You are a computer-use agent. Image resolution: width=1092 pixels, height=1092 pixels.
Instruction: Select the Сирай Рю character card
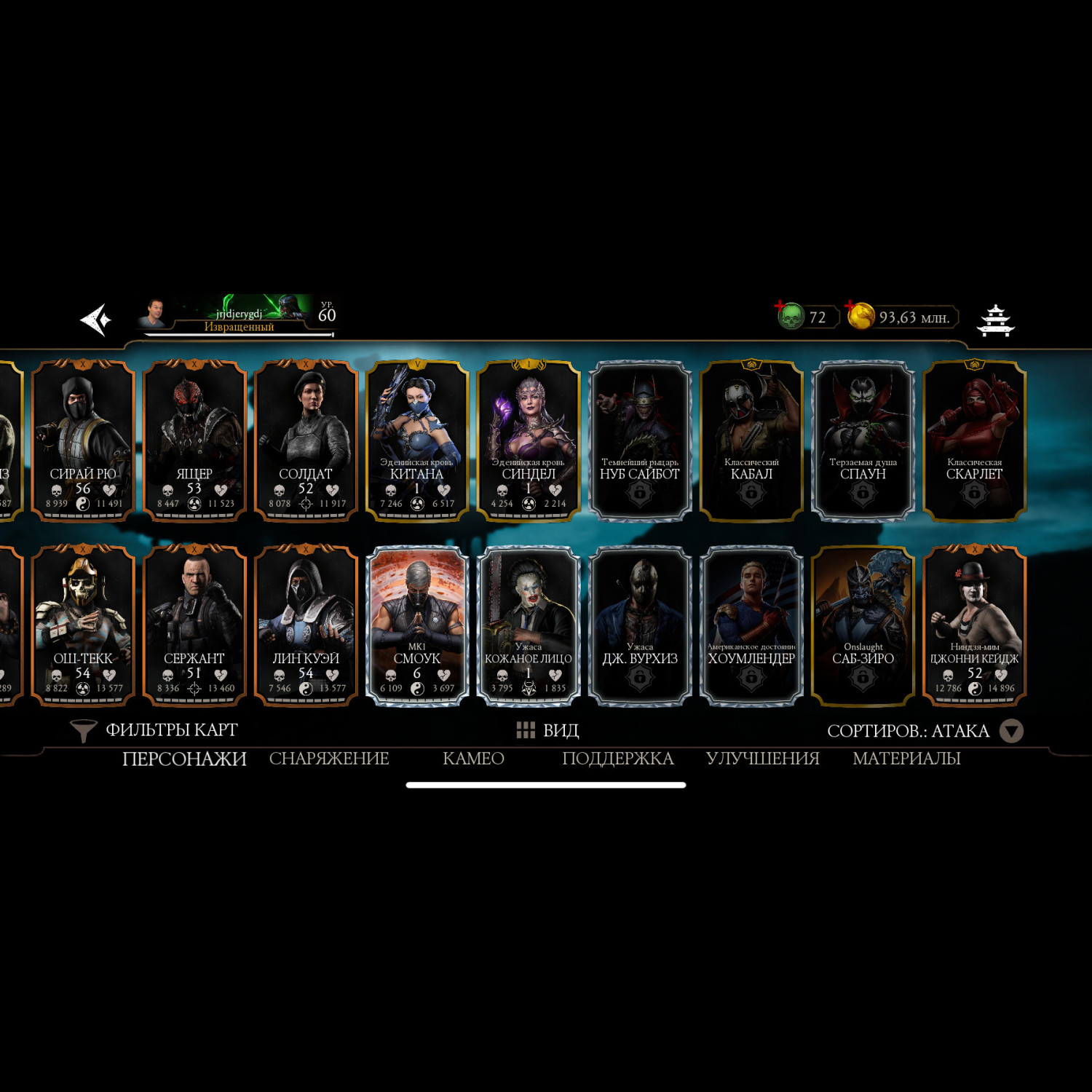tap(83, 440)
